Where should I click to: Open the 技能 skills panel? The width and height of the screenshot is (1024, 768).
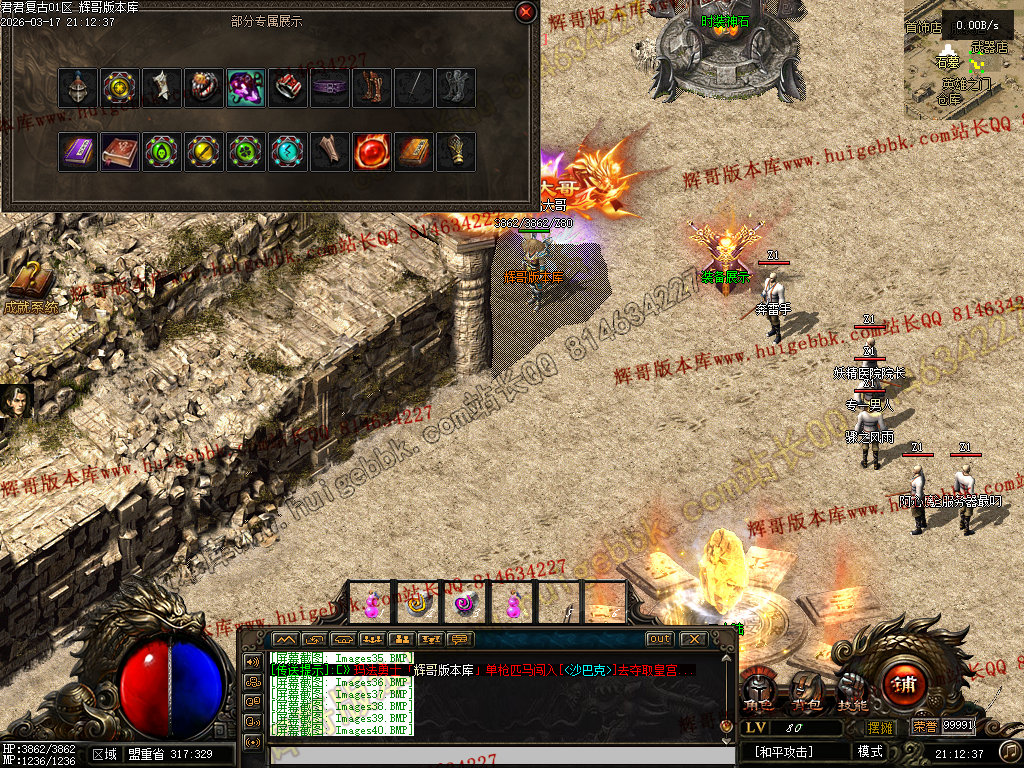(x=852, y=692)
